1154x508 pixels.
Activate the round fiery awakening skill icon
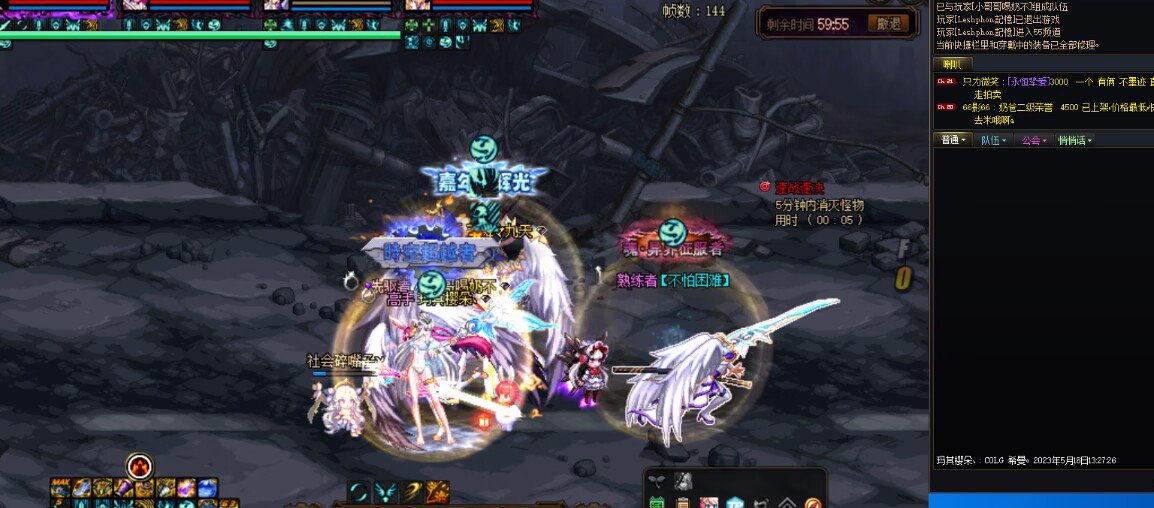(x=140, y=466)
